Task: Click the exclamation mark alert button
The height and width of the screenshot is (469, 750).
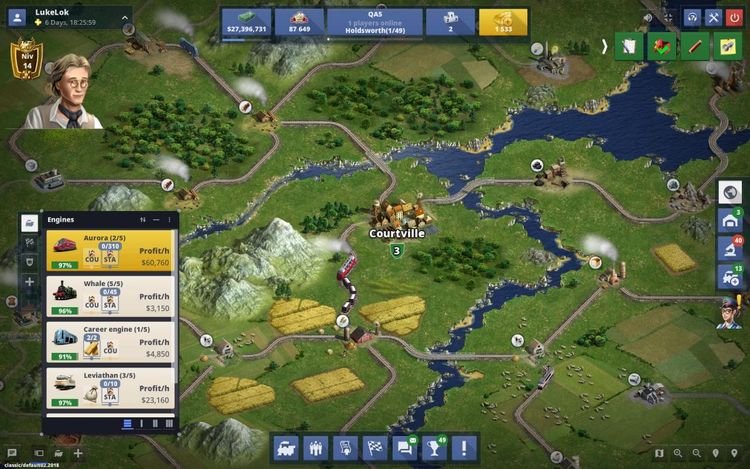Action: tap(464, 447)
